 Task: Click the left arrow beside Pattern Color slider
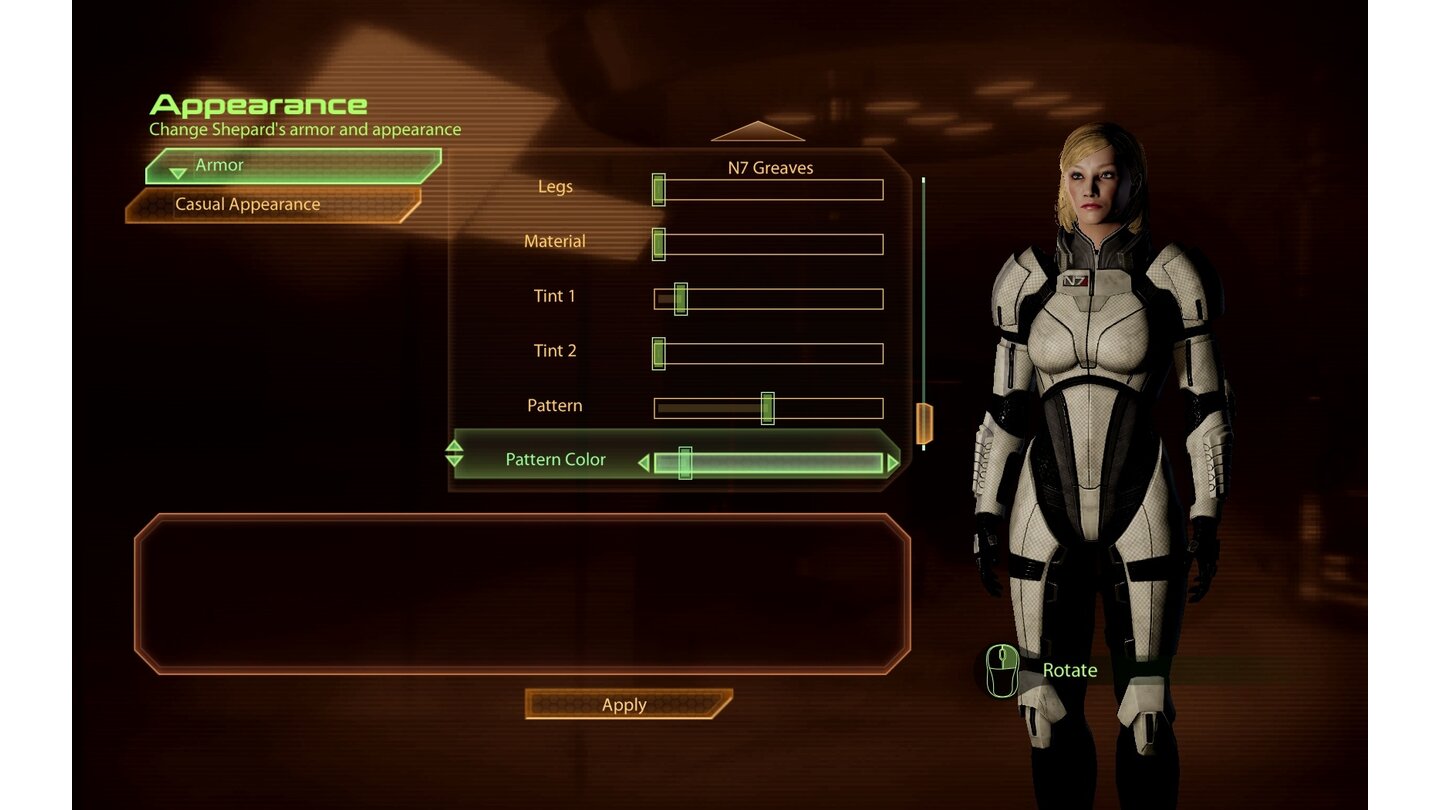click(x=646, y=462)
